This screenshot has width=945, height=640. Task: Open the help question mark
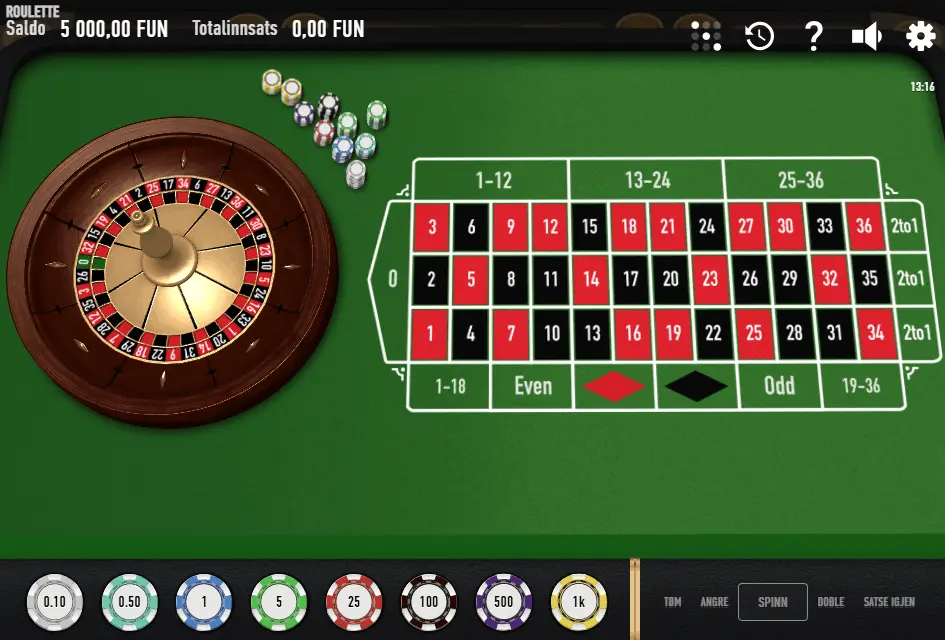tap(813, 37)
